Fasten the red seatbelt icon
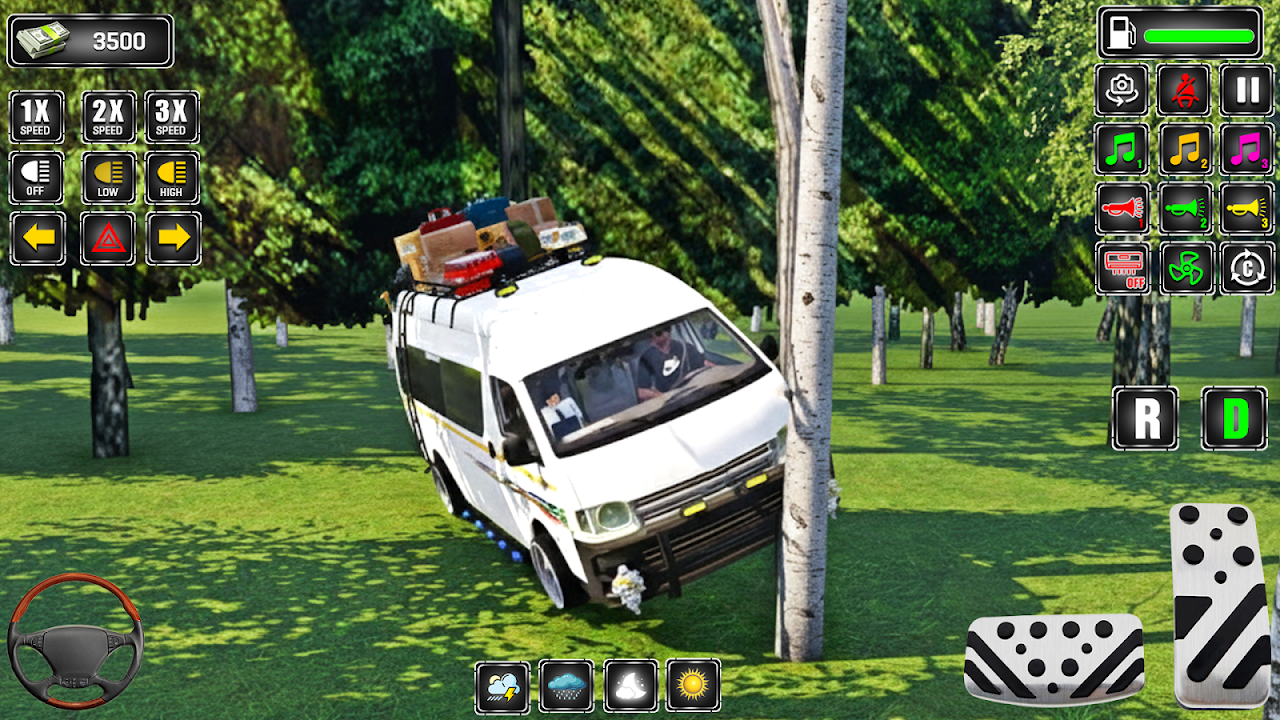Image resolution: width=1280 pixels, height=720 pixels. pyautogui.click(x=1184, y=90)
